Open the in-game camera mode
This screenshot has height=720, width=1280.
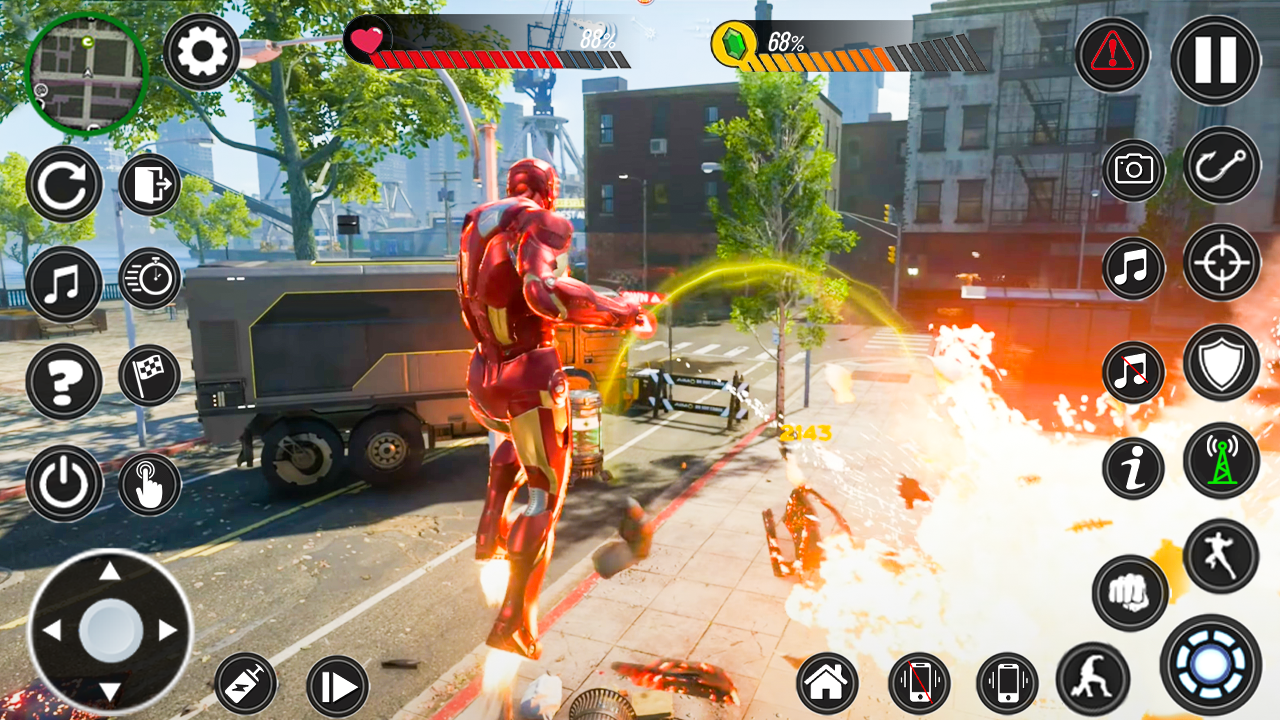(1131, 172)
